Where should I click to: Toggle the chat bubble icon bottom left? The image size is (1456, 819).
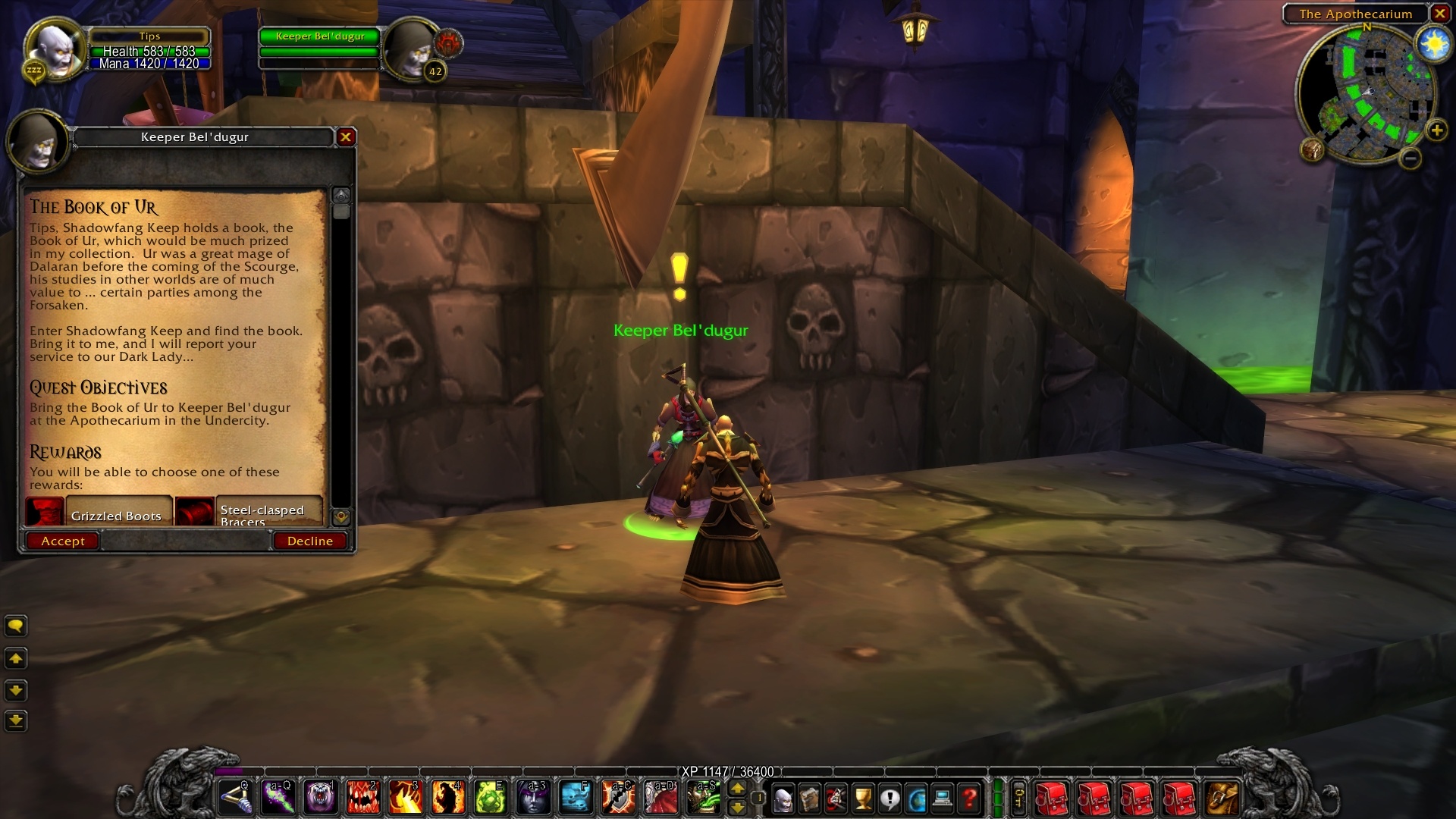click(x=16, y=626)
